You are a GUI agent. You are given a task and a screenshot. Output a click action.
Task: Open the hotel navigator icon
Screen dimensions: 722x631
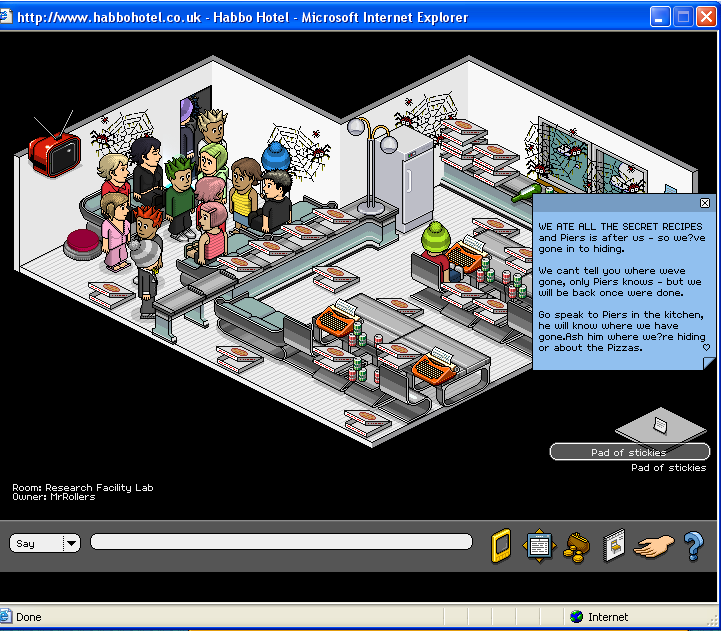(x=539, y=546)
